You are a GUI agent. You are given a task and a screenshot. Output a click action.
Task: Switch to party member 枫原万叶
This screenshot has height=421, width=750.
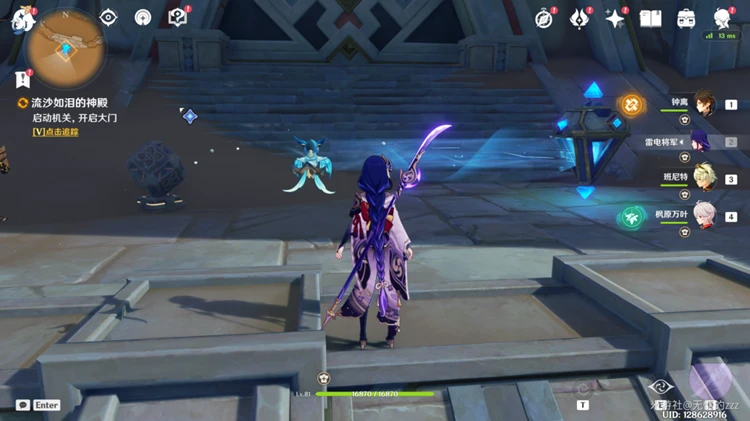(x=706, y=215)
